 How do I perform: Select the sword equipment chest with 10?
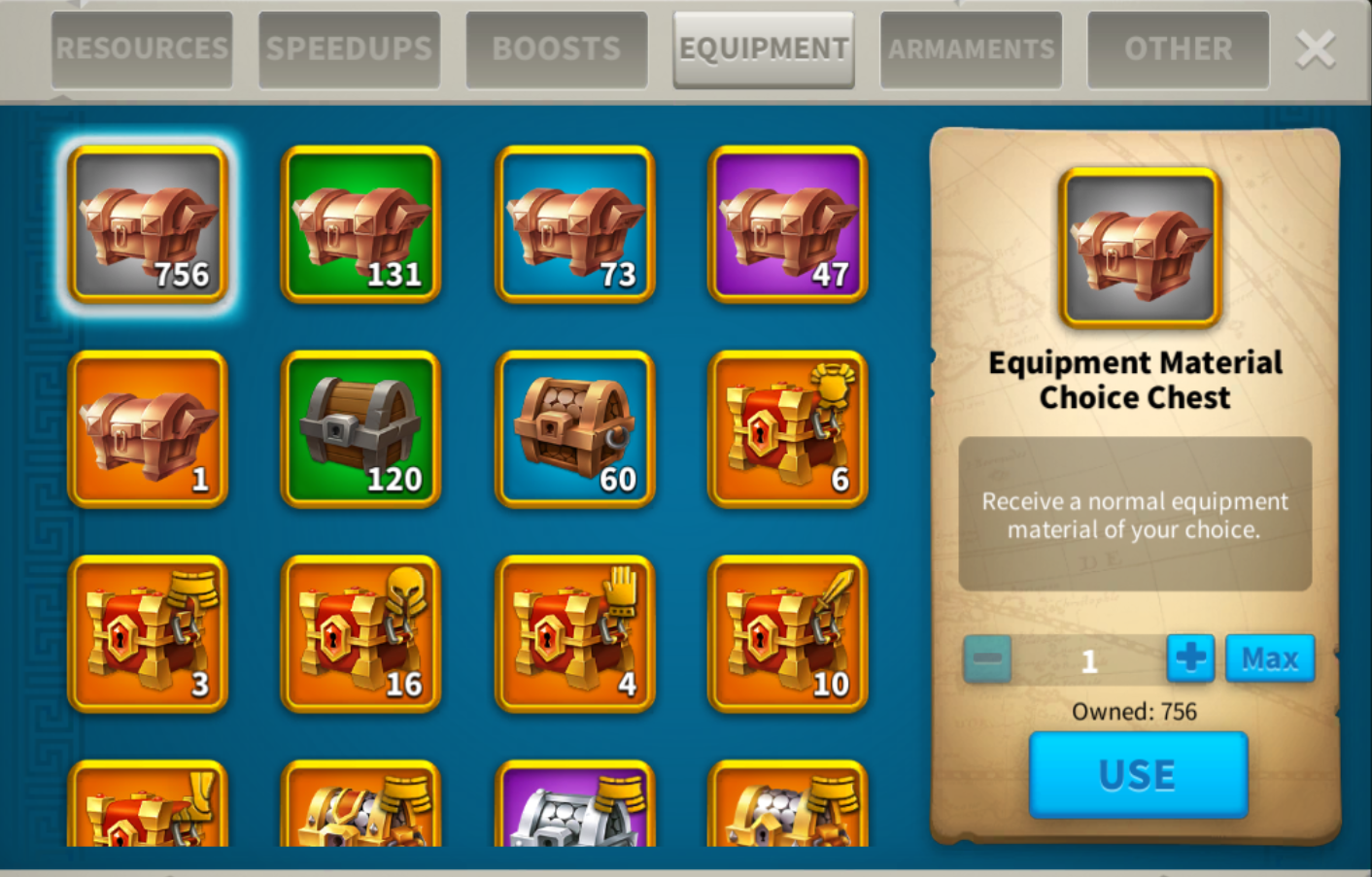[x=787, y=634]
